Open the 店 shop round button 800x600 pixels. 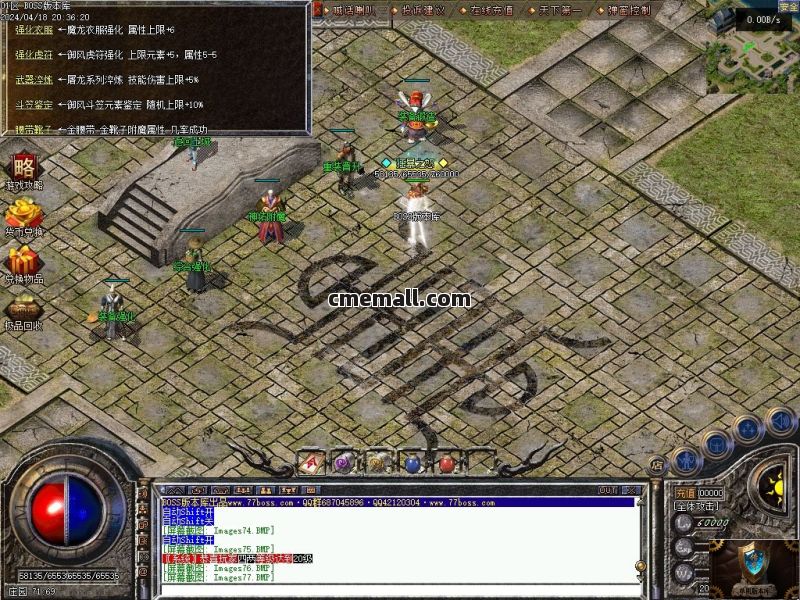pos(657,465)
